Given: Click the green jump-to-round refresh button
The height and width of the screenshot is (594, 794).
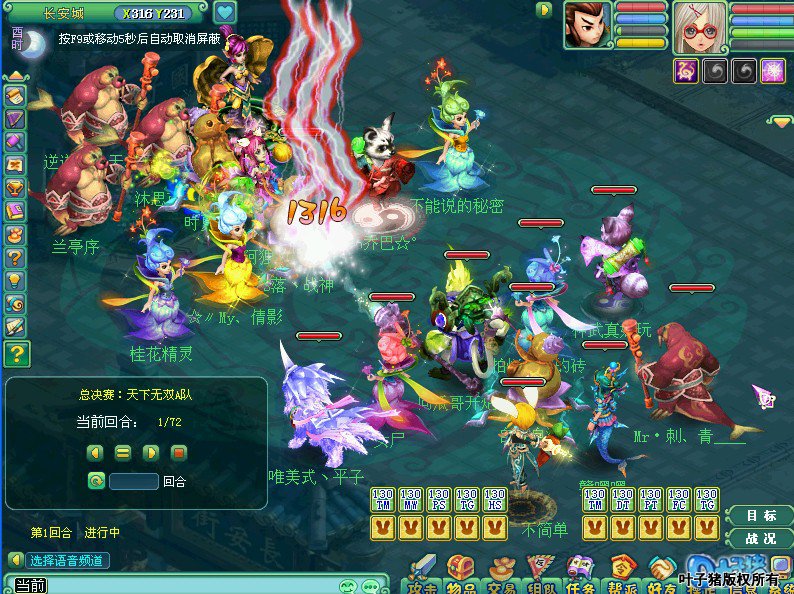Looking at the screenshot, I should [x=96, y=481].
